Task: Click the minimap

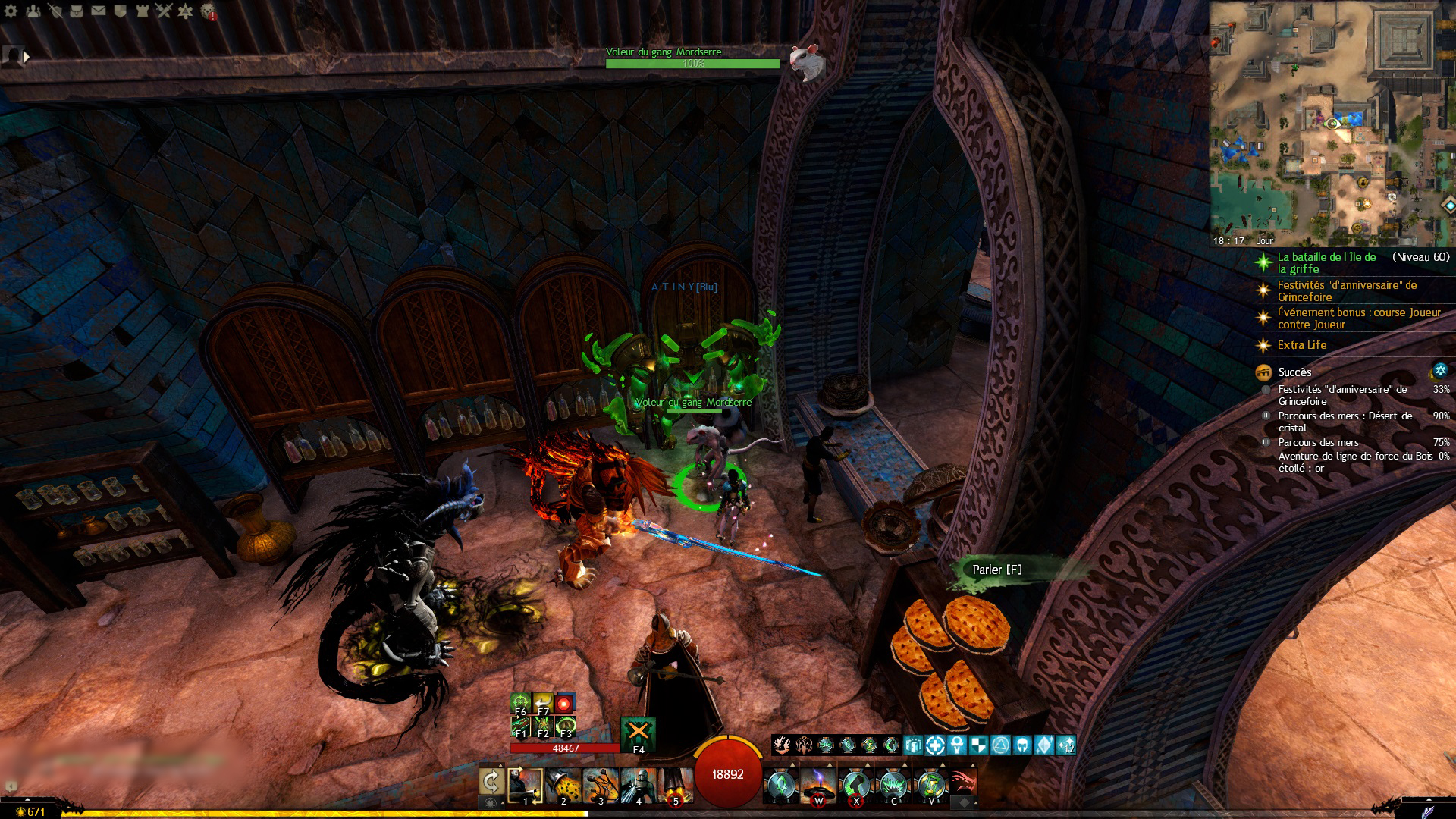Action: [1332, 123]
